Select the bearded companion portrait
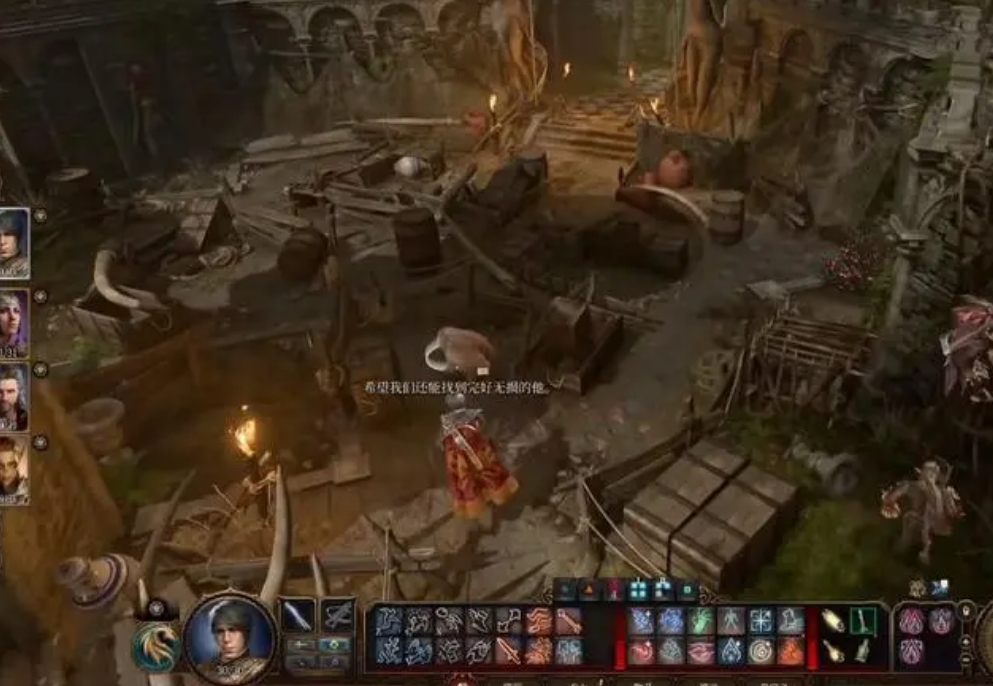Image resolution: width=993 pixels, height=686 pixels. click(x=13, y=395)
